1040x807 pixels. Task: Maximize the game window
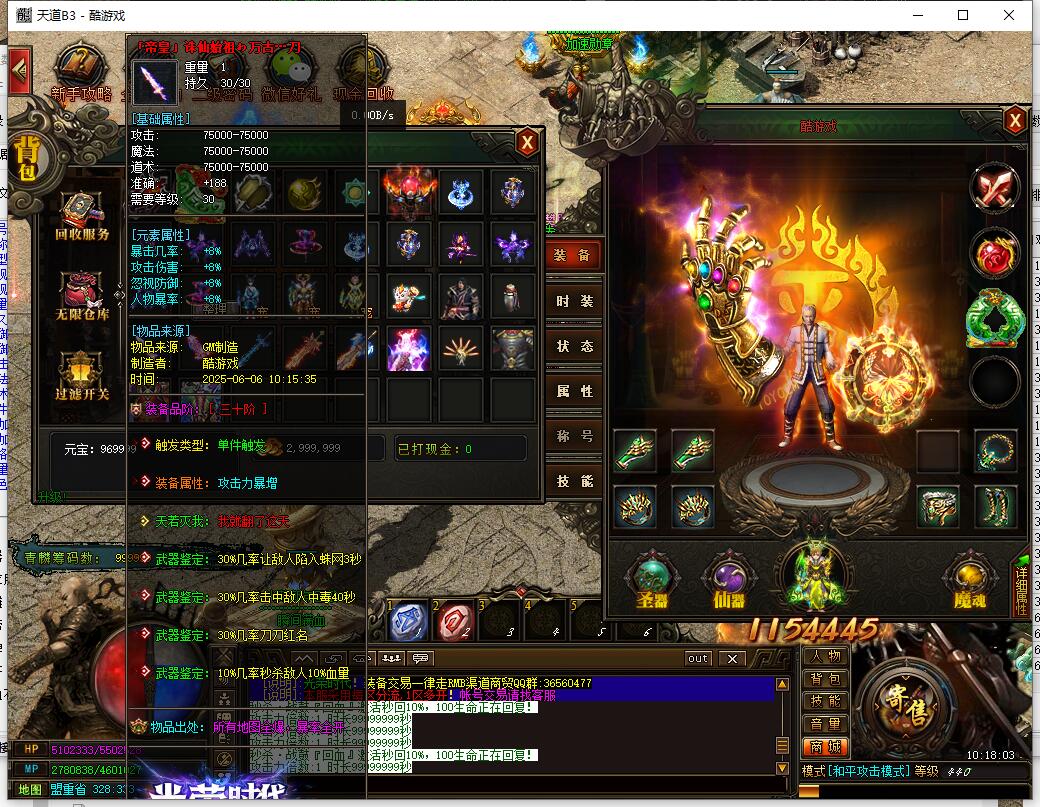pos(963,15)
